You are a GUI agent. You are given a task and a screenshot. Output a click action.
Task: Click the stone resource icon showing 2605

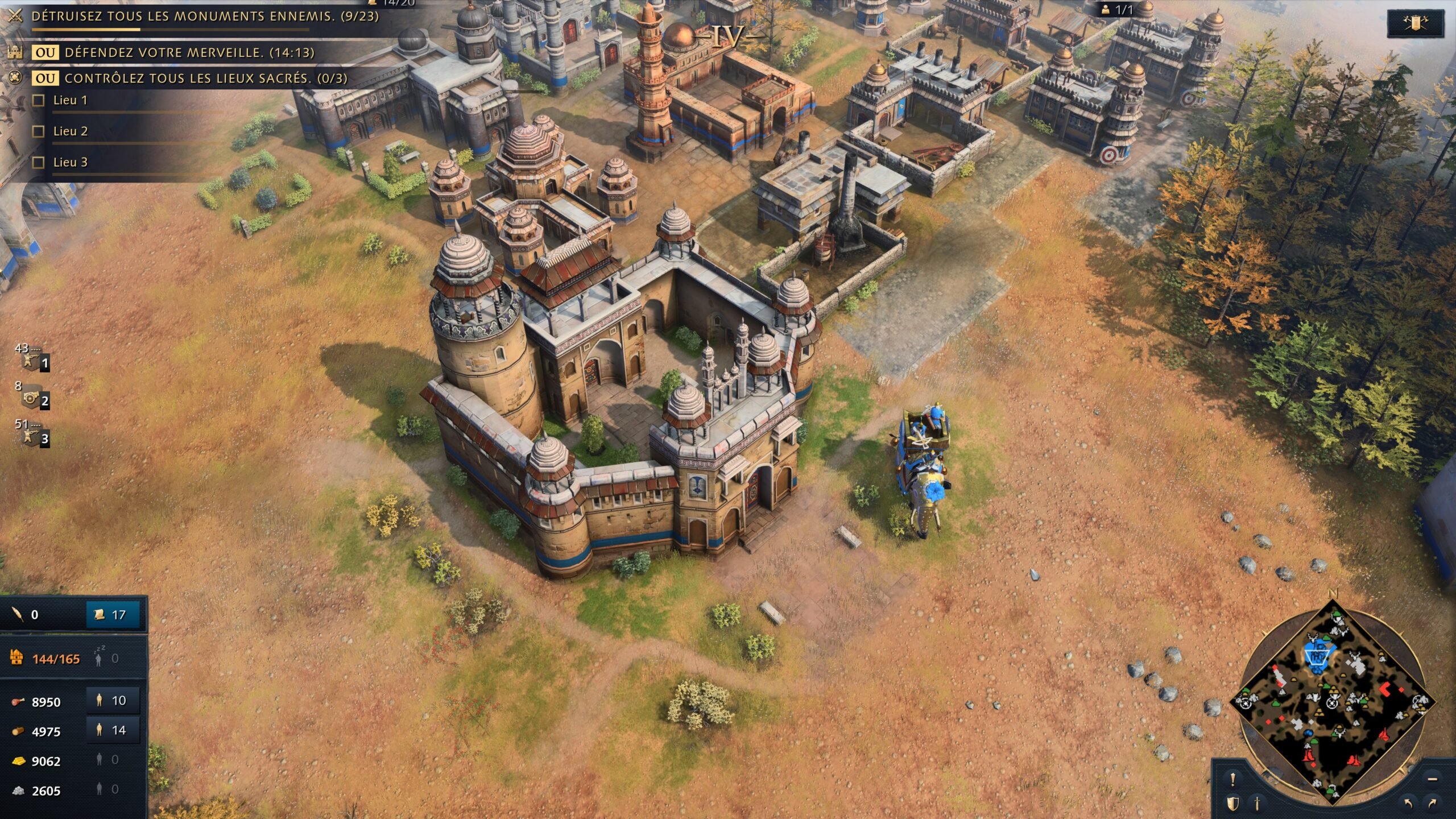point(19,791)
